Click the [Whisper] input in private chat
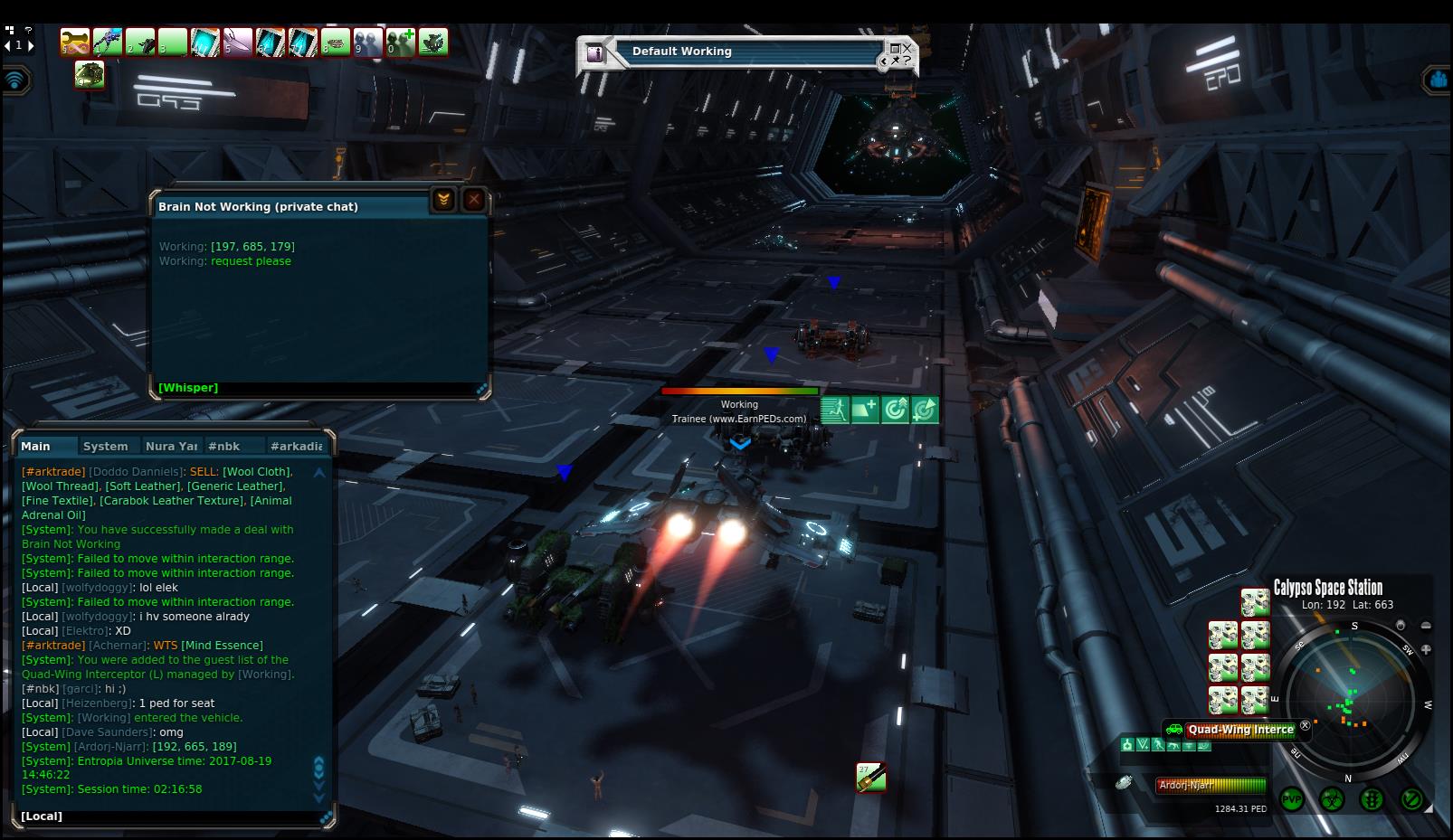 317,388
